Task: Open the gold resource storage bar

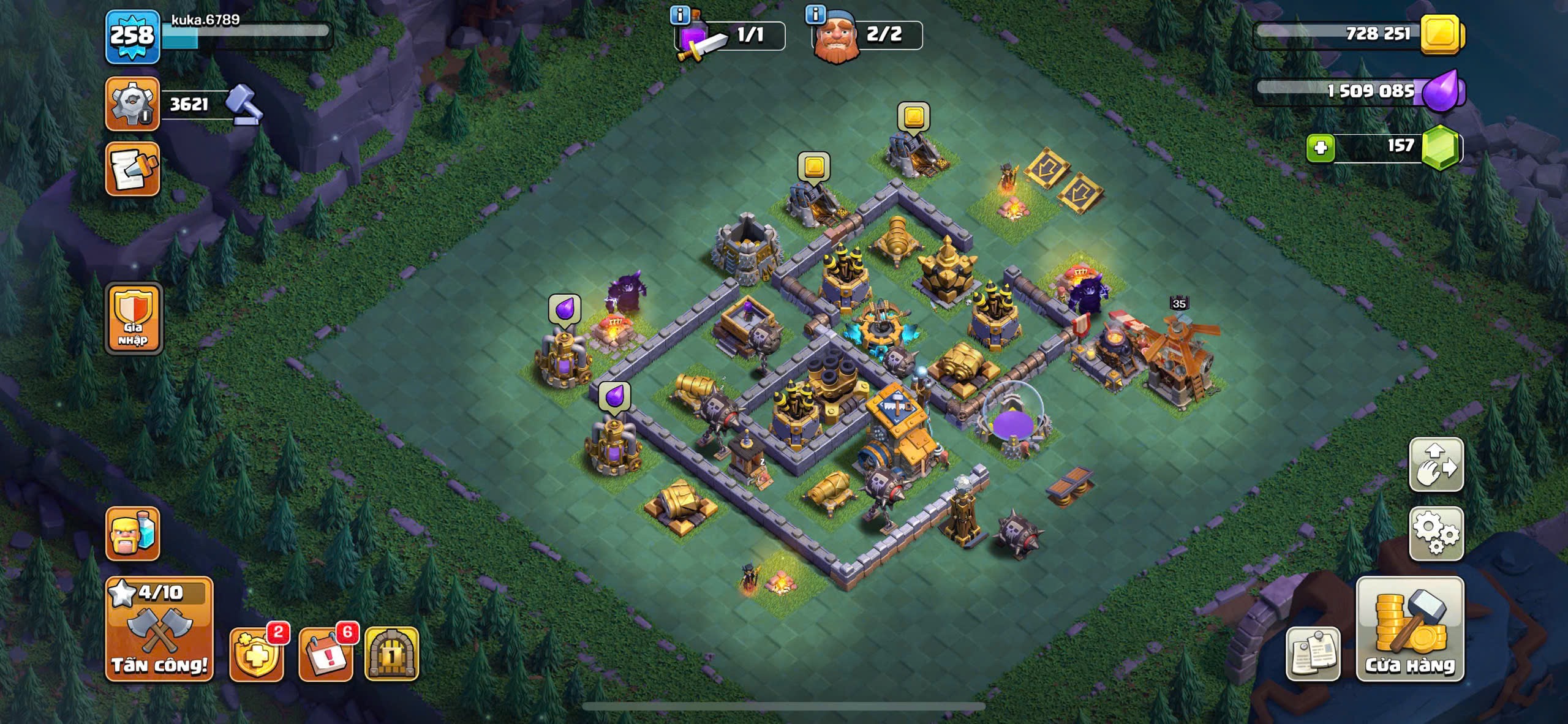Action: point(1359,34)
